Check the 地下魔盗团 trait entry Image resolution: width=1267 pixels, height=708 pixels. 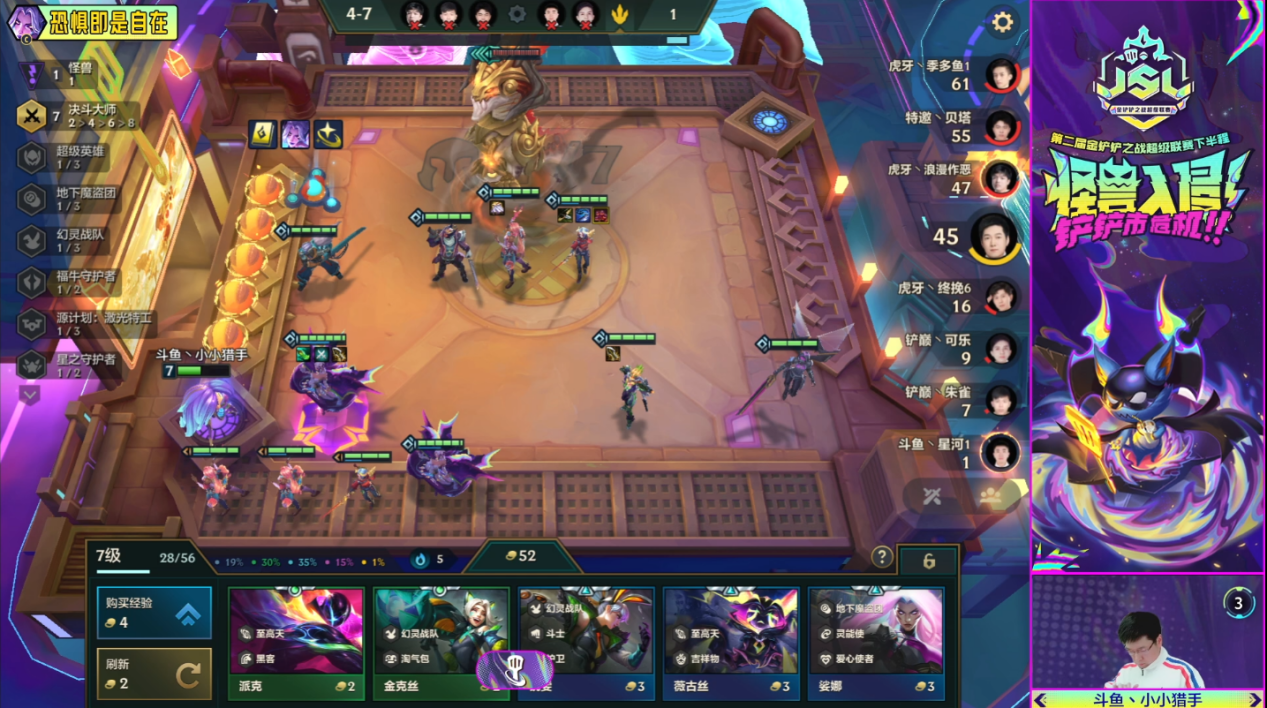[32, 198]
